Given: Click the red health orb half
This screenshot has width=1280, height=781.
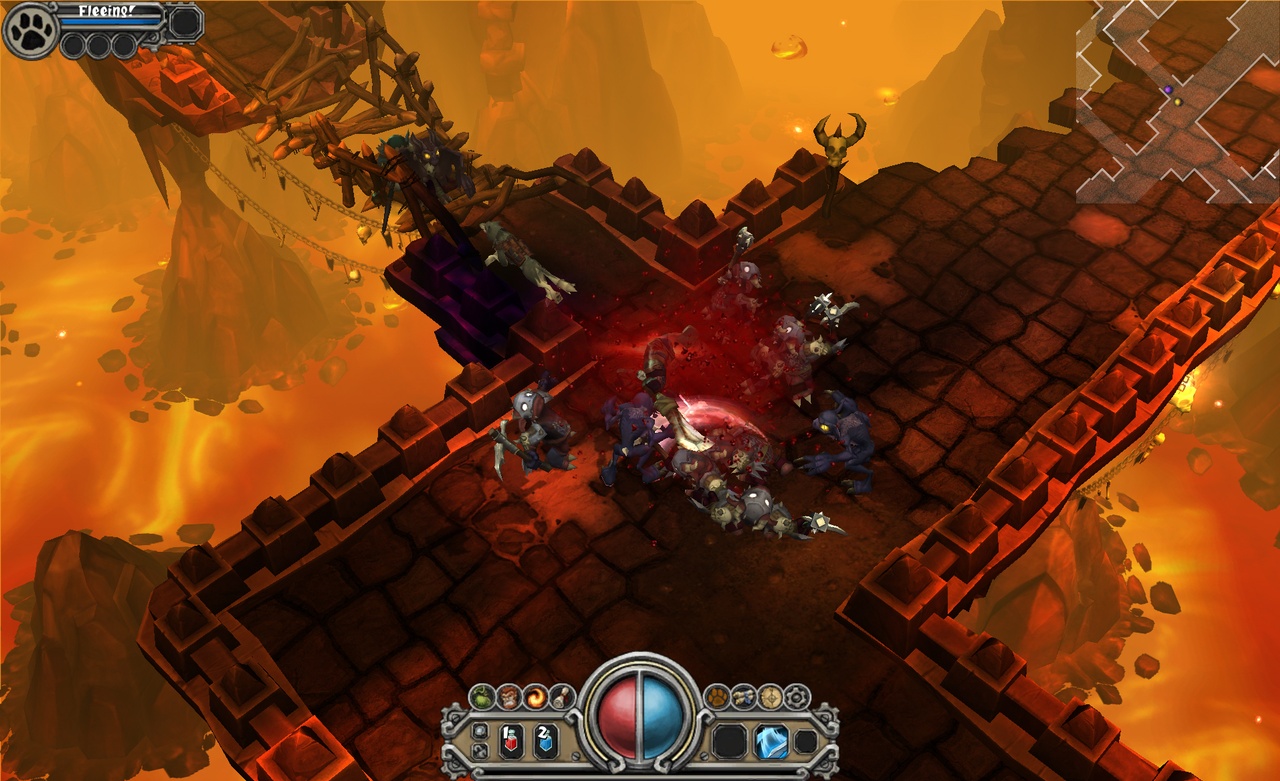Looking at the screenshot, I should tap(618, 719).
